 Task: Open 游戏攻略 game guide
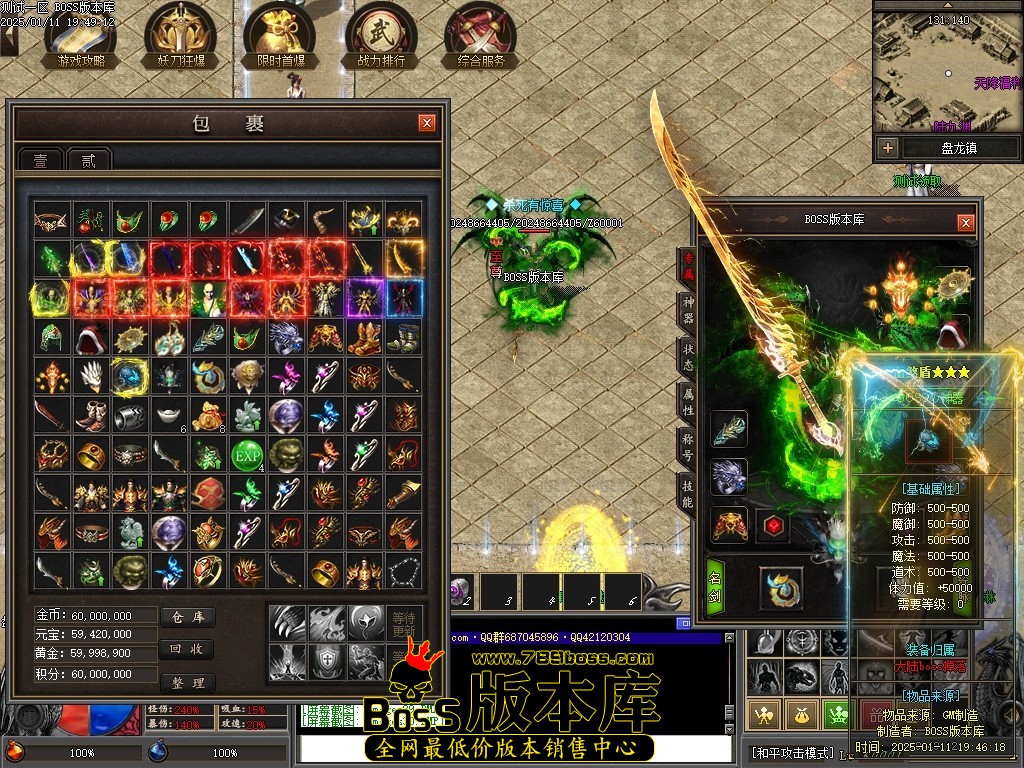pos(80,37)
